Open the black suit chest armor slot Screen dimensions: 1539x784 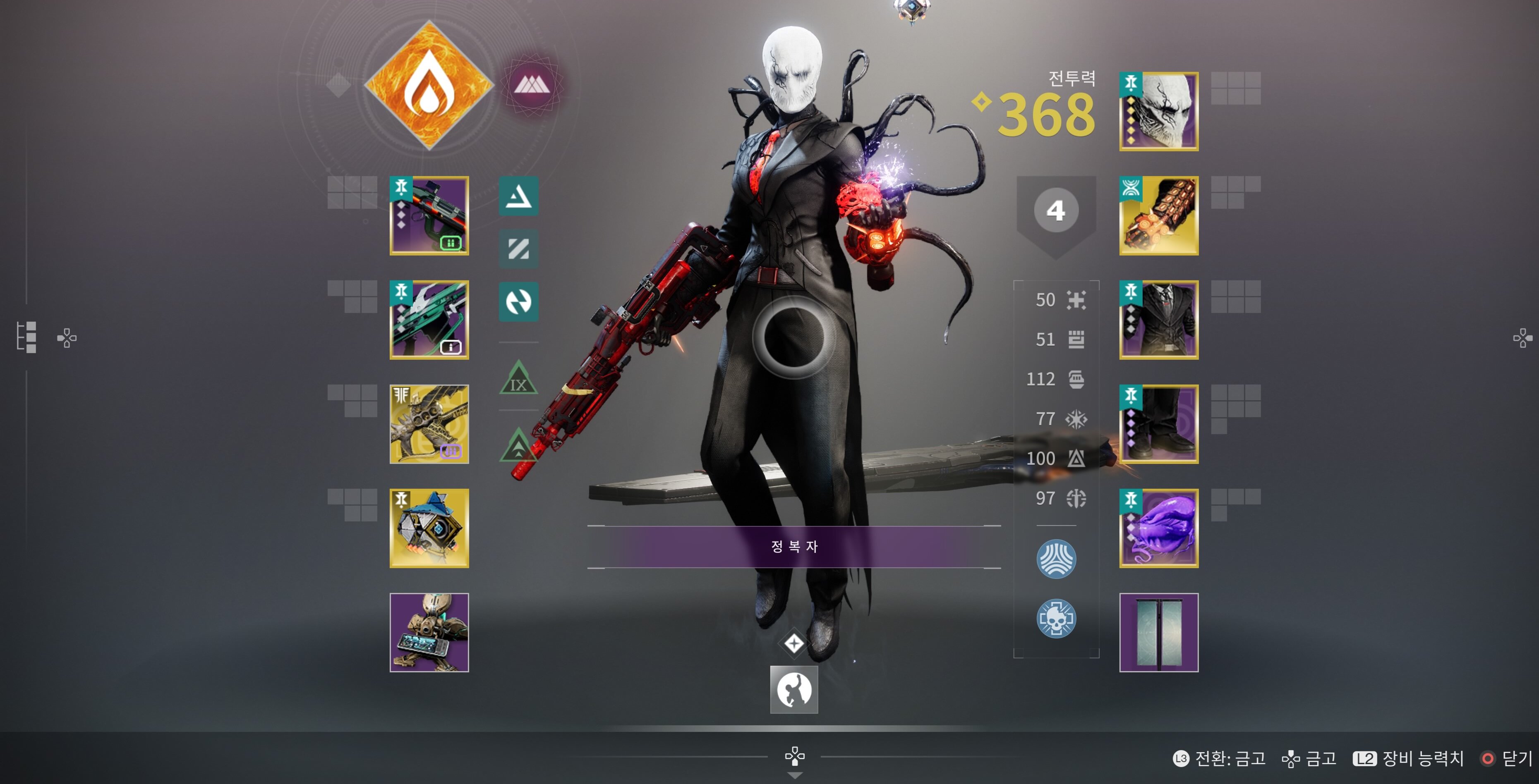point(1158,320)
